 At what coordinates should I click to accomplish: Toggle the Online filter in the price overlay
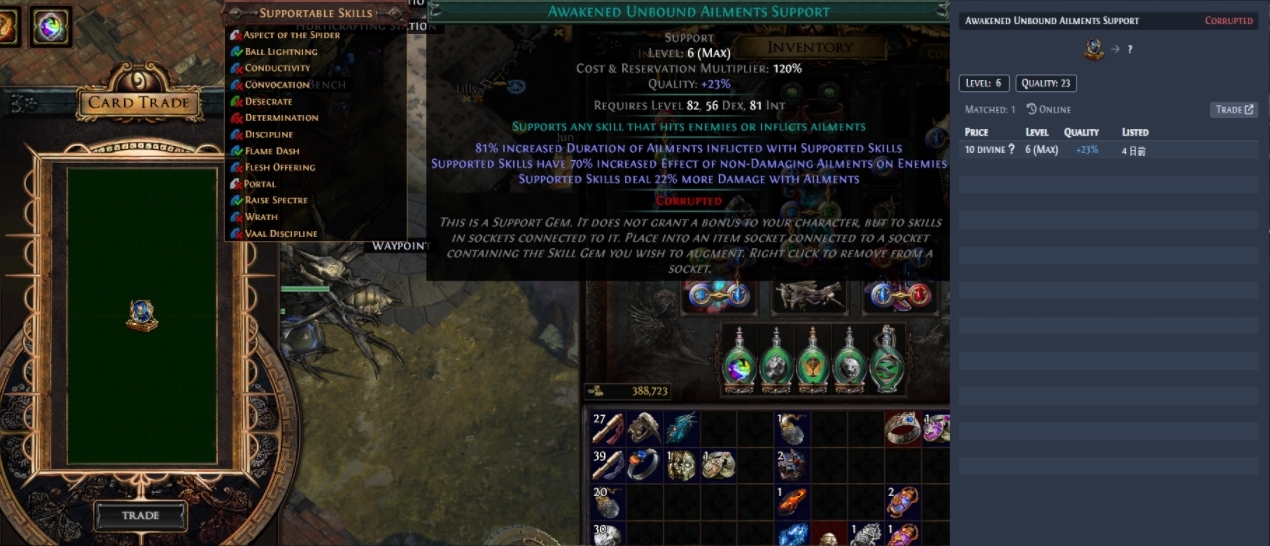1049,110
